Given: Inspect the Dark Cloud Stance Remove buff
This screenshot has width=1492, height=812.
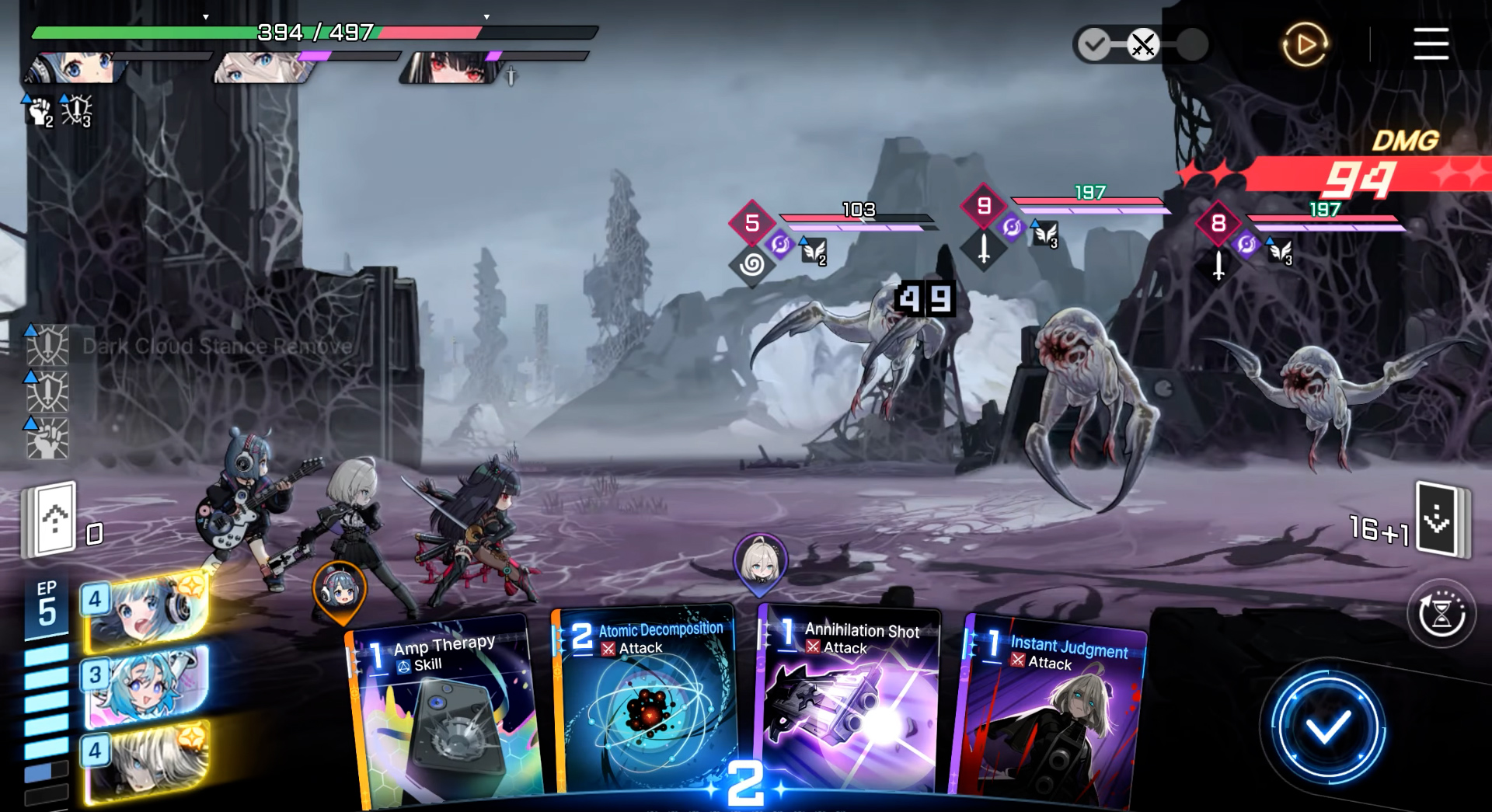Looking at the screenshot, I should pos(48,346).
